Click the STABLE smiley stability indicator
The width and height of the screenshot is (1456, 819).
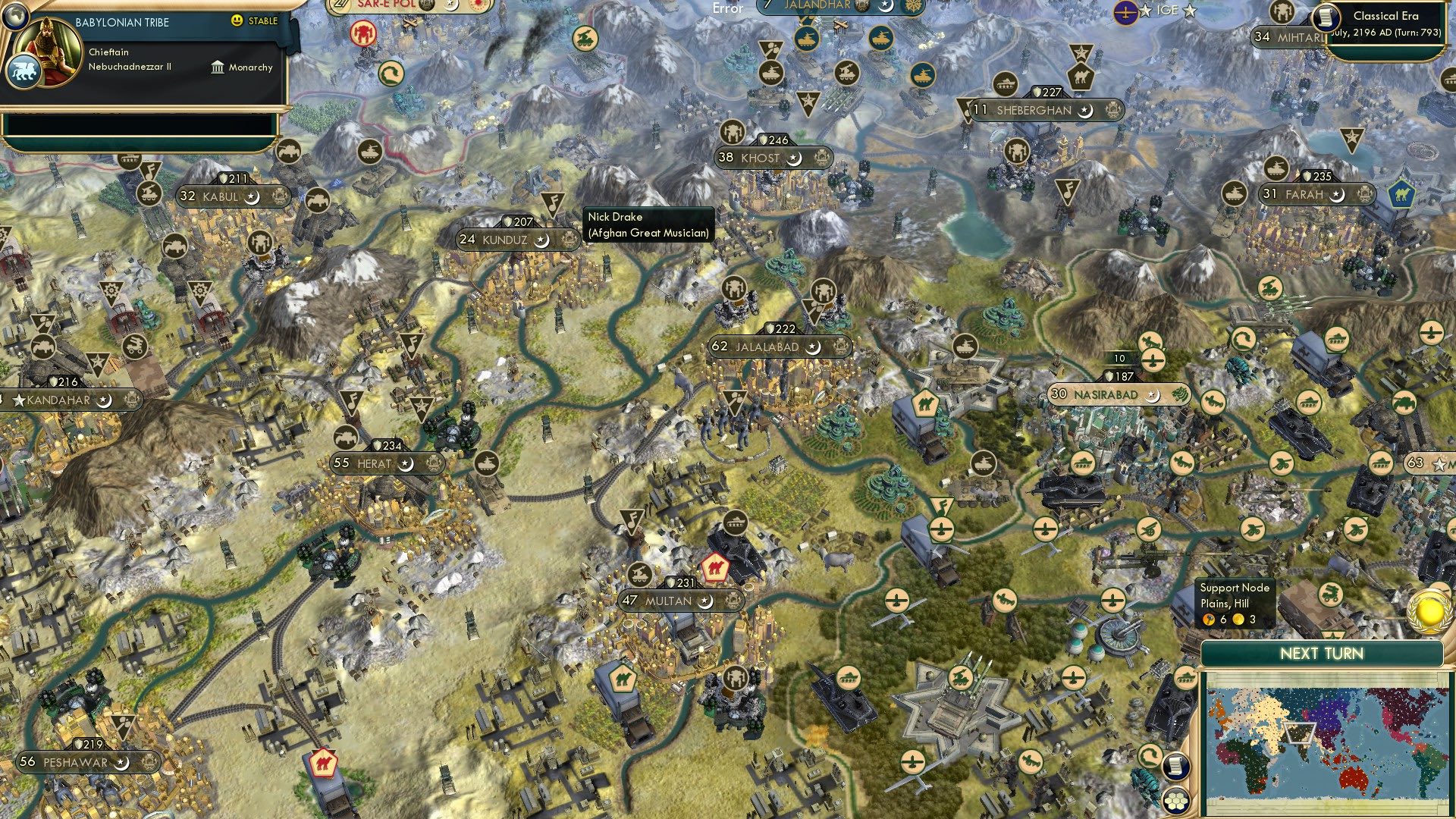pos(238,21)
